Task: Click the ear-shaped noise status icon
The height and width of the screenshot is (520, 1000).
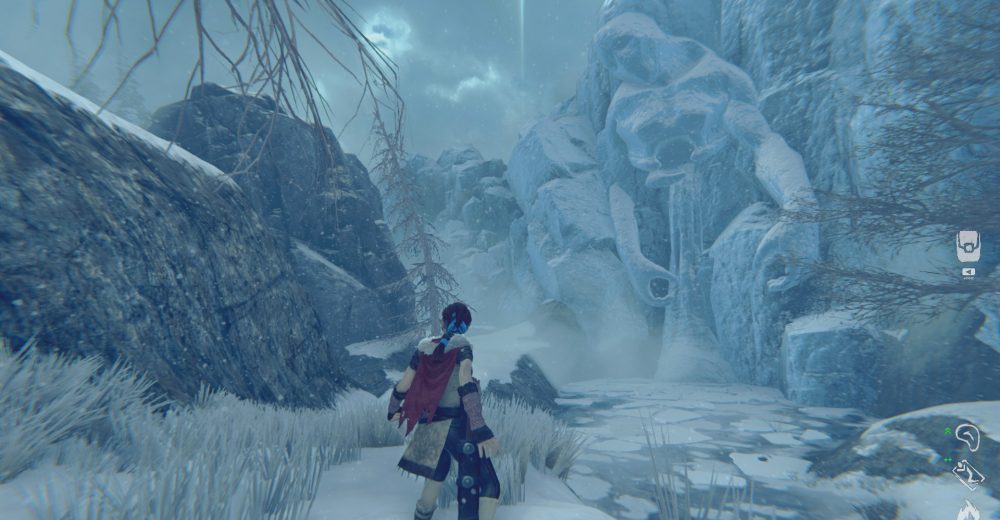Action: point(967,437)
